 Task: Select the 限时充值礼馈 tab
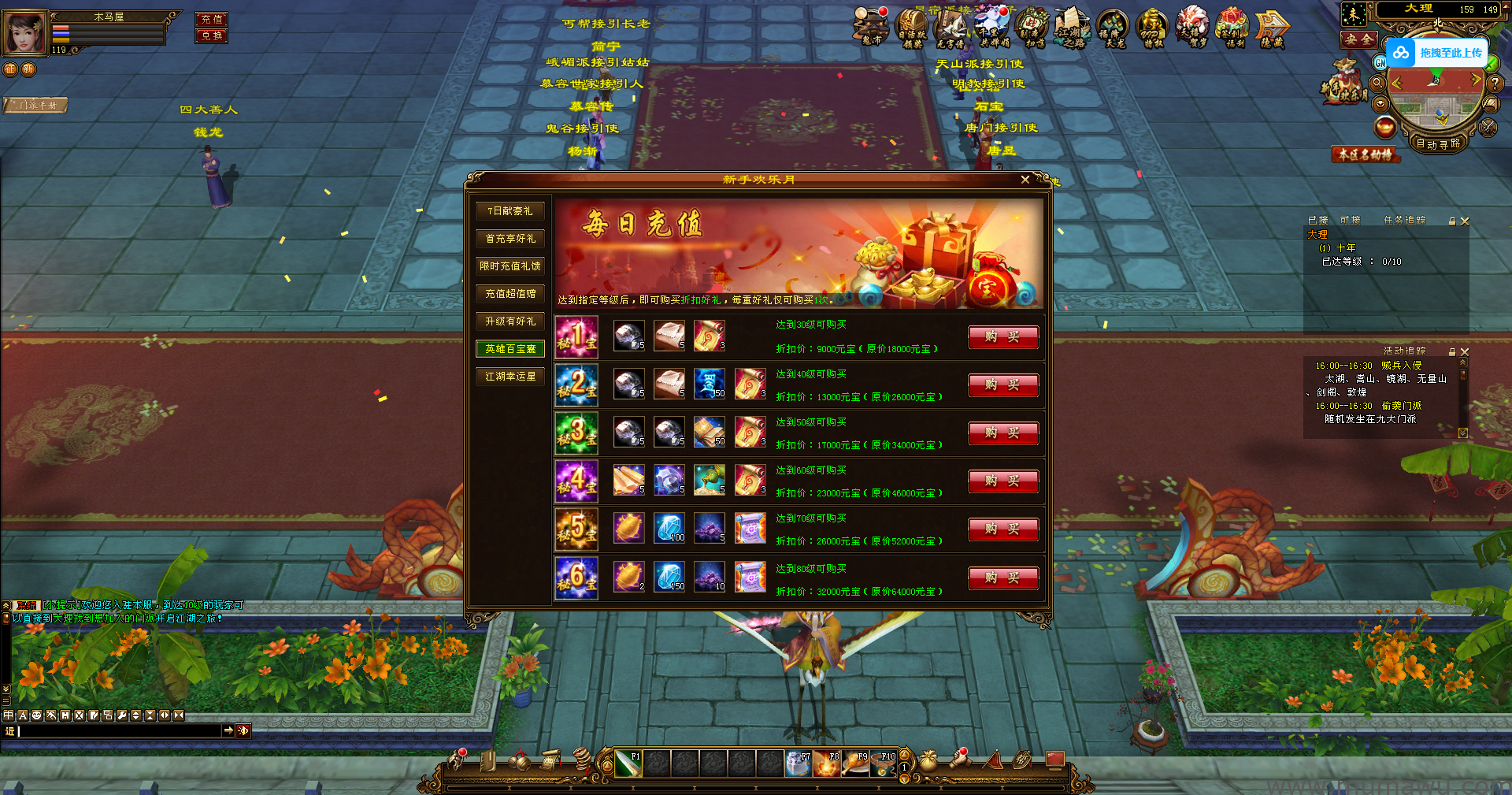pyautogui.click(x=510, y=266)
